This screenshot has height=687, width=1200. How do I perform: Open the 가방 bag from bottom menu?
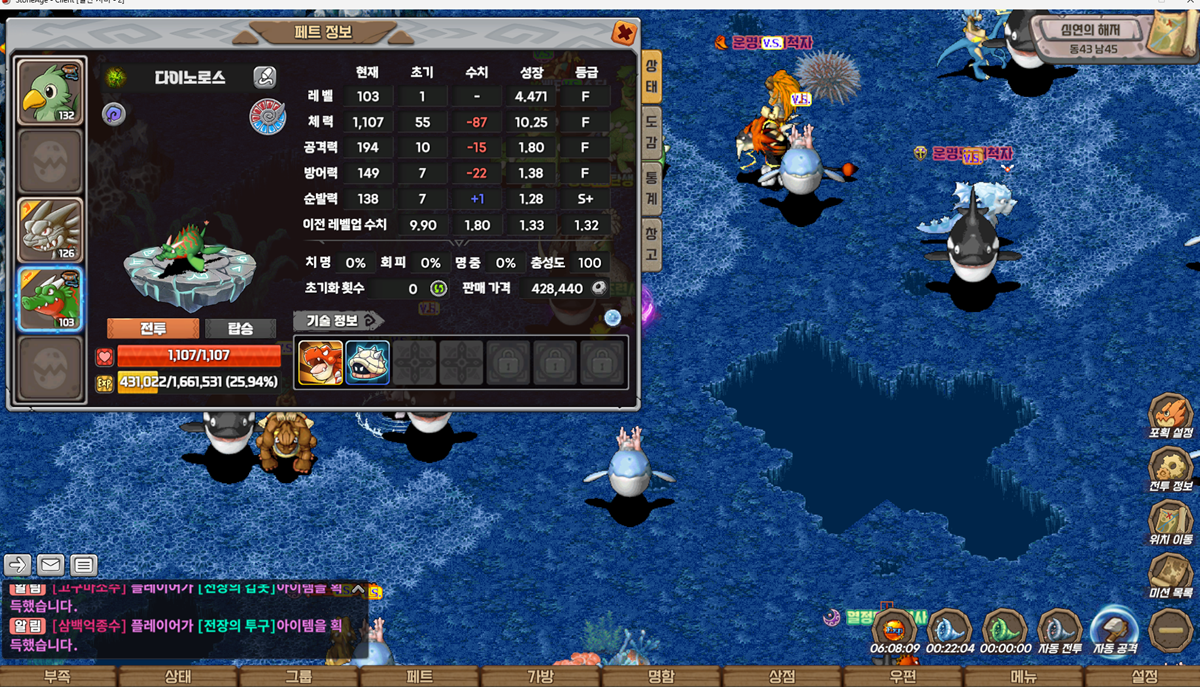click(x=540, y=677)
